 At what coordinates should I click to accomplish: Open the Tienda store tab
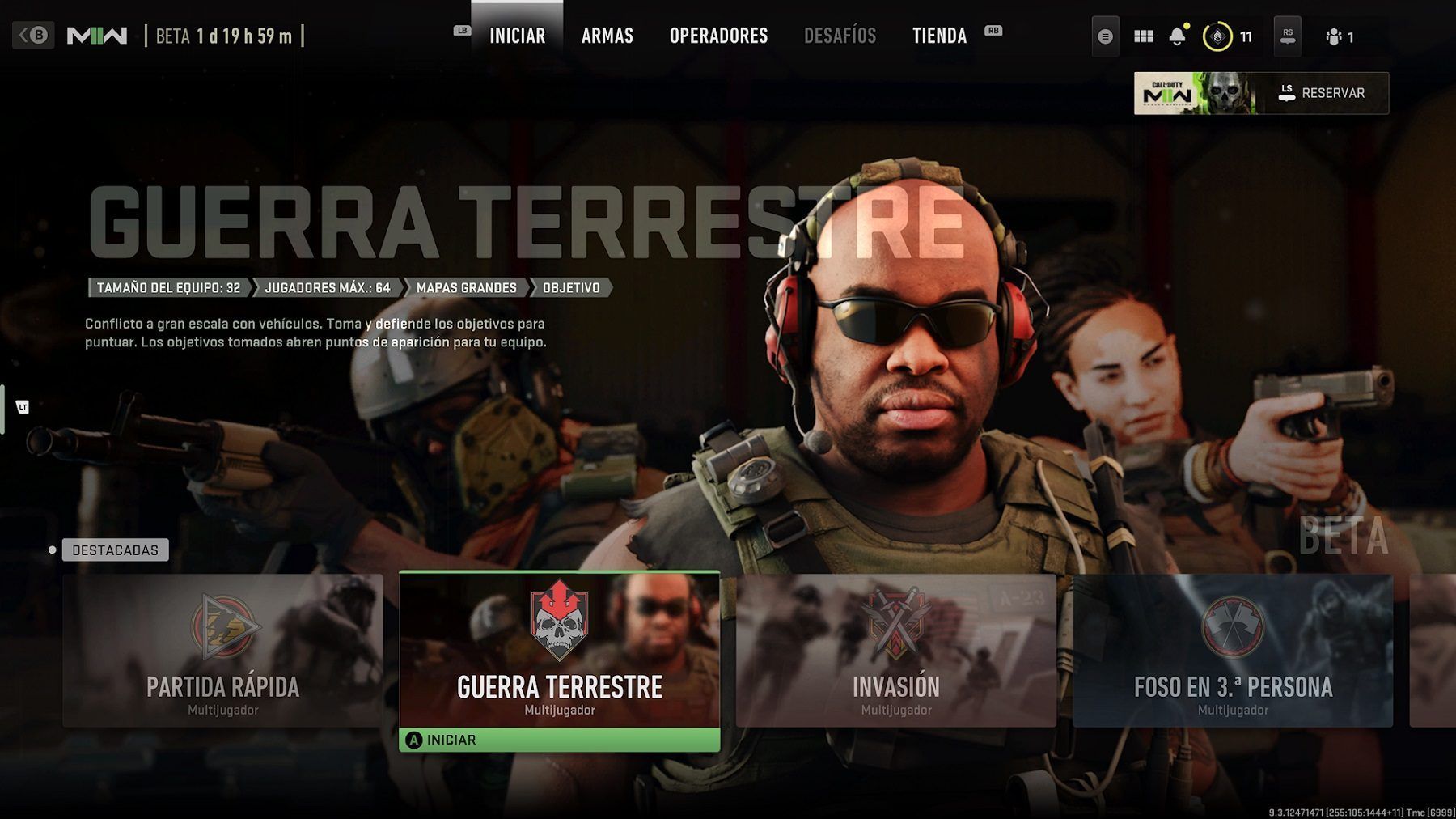point(939,36)
